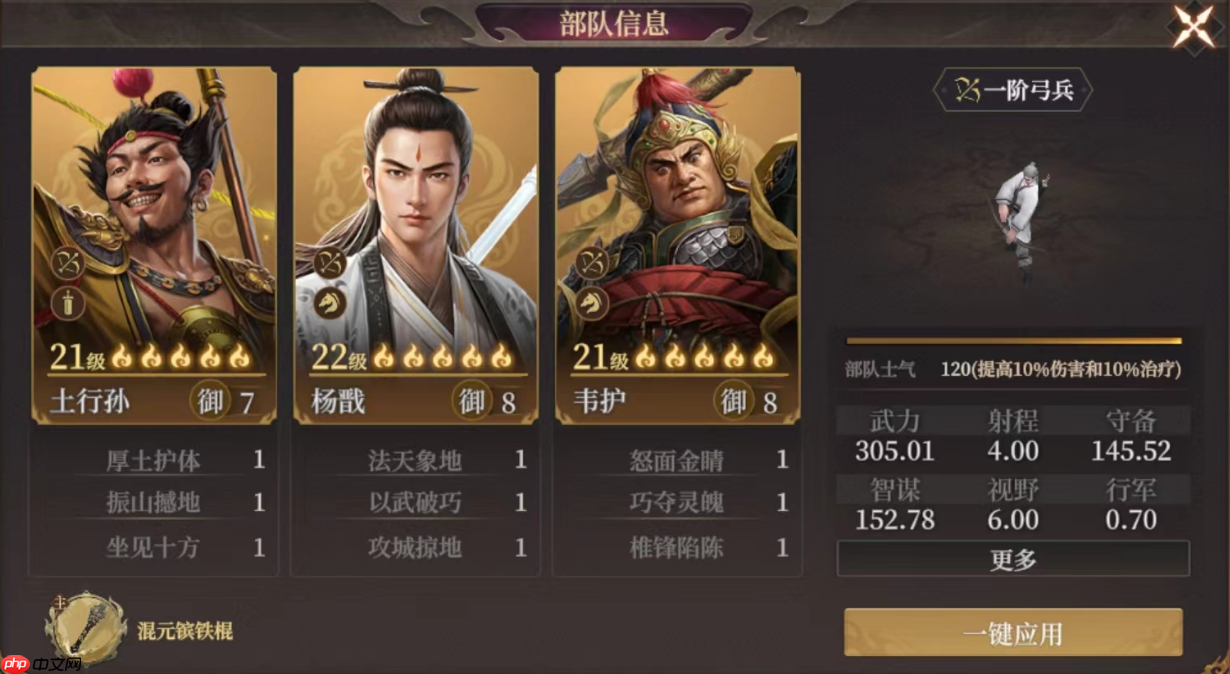
Task: Click the 一键应用 button
Action: tap(1013, 633)
